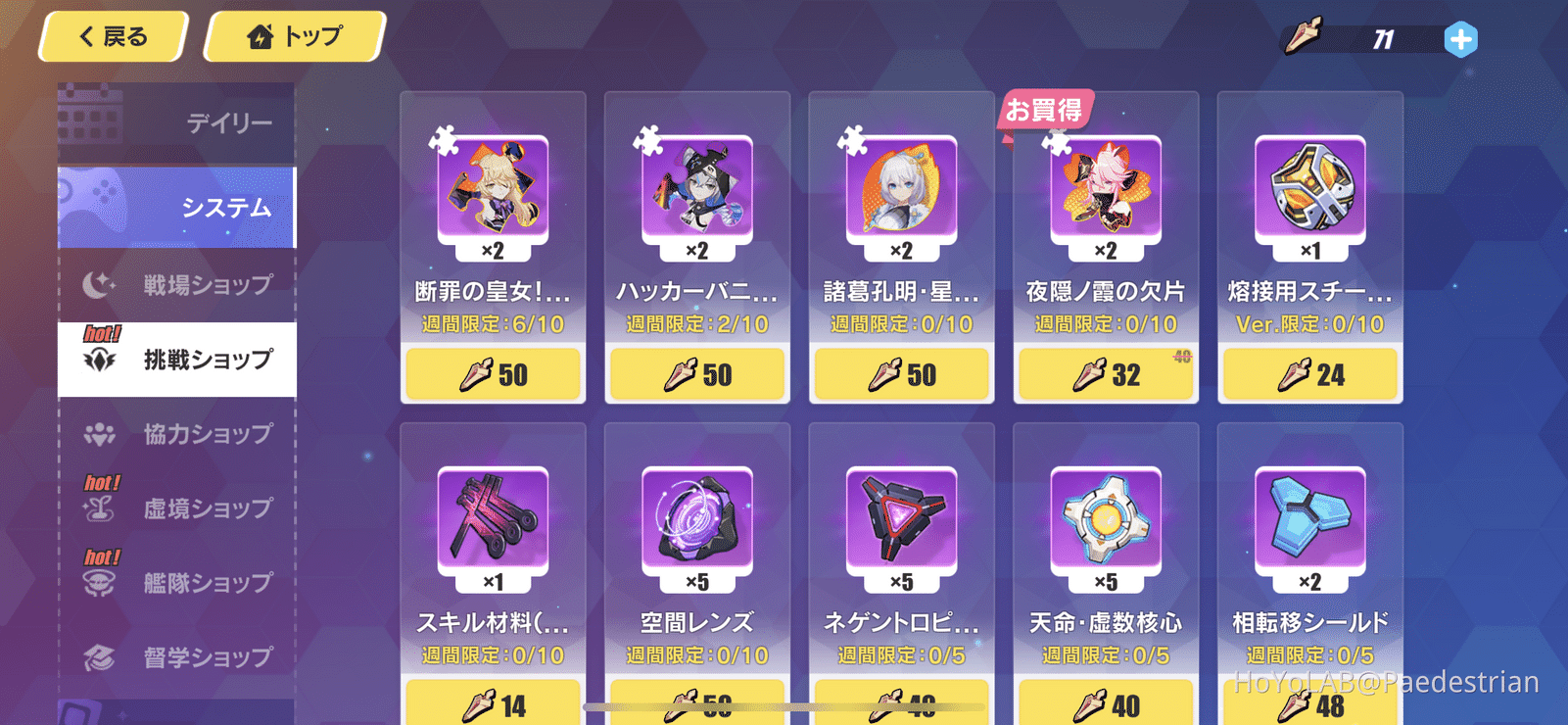The image size is (1568, 725).
Task: Select the 艦隊ショップ menu entry
Action: 176,582
